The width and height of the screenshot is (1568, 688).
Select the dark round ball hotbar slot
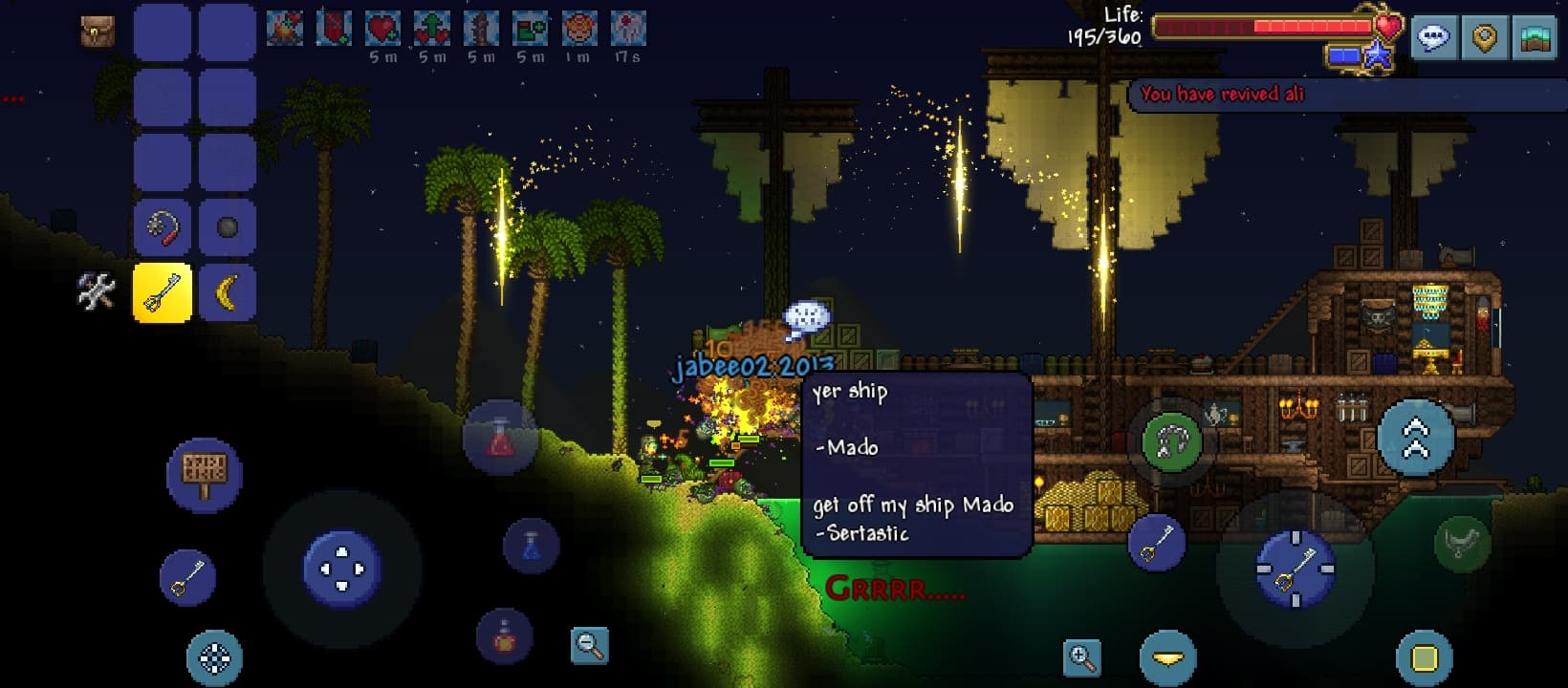228,228
